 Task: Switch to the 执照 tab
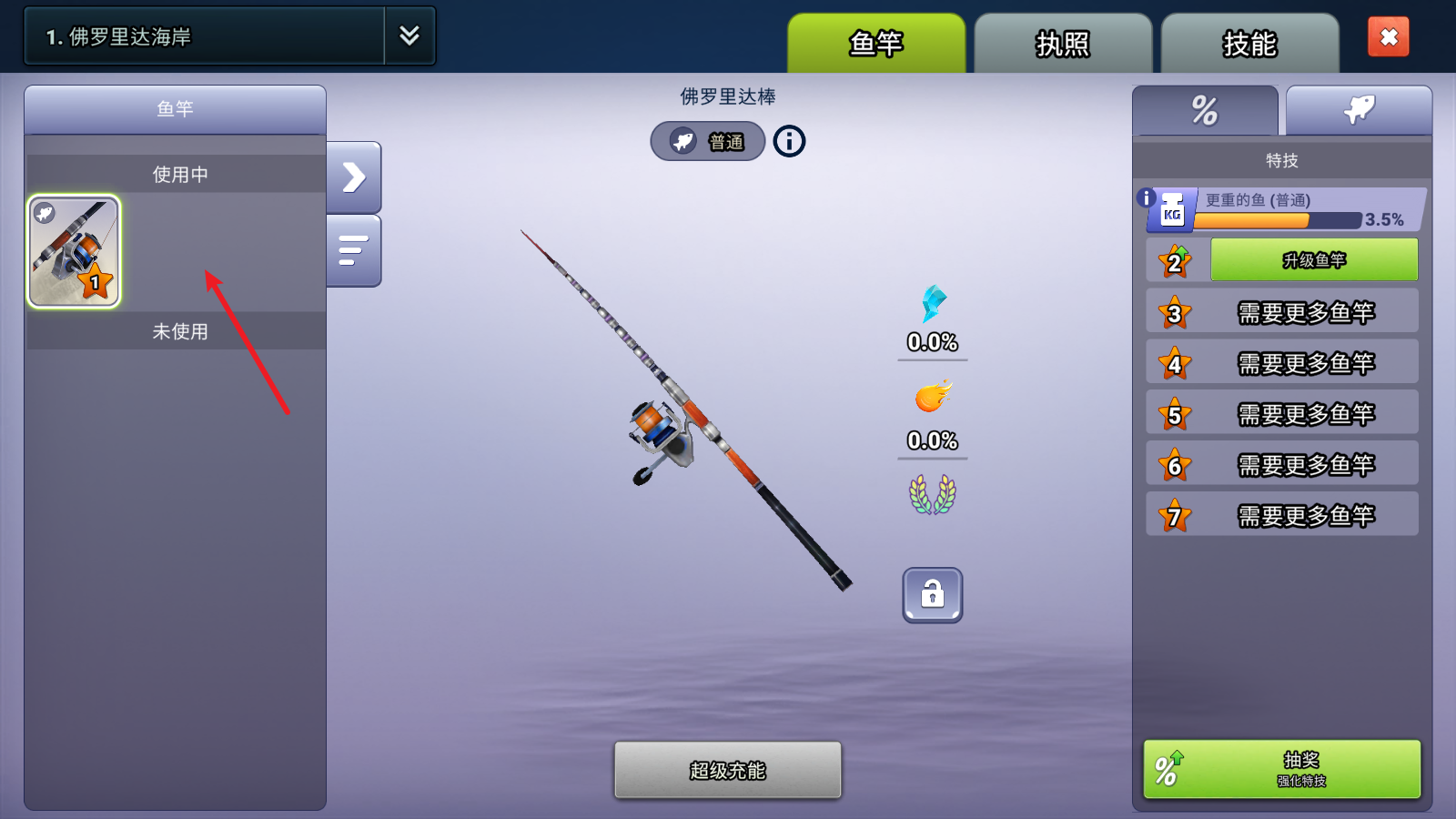[x=1062, y=43]
